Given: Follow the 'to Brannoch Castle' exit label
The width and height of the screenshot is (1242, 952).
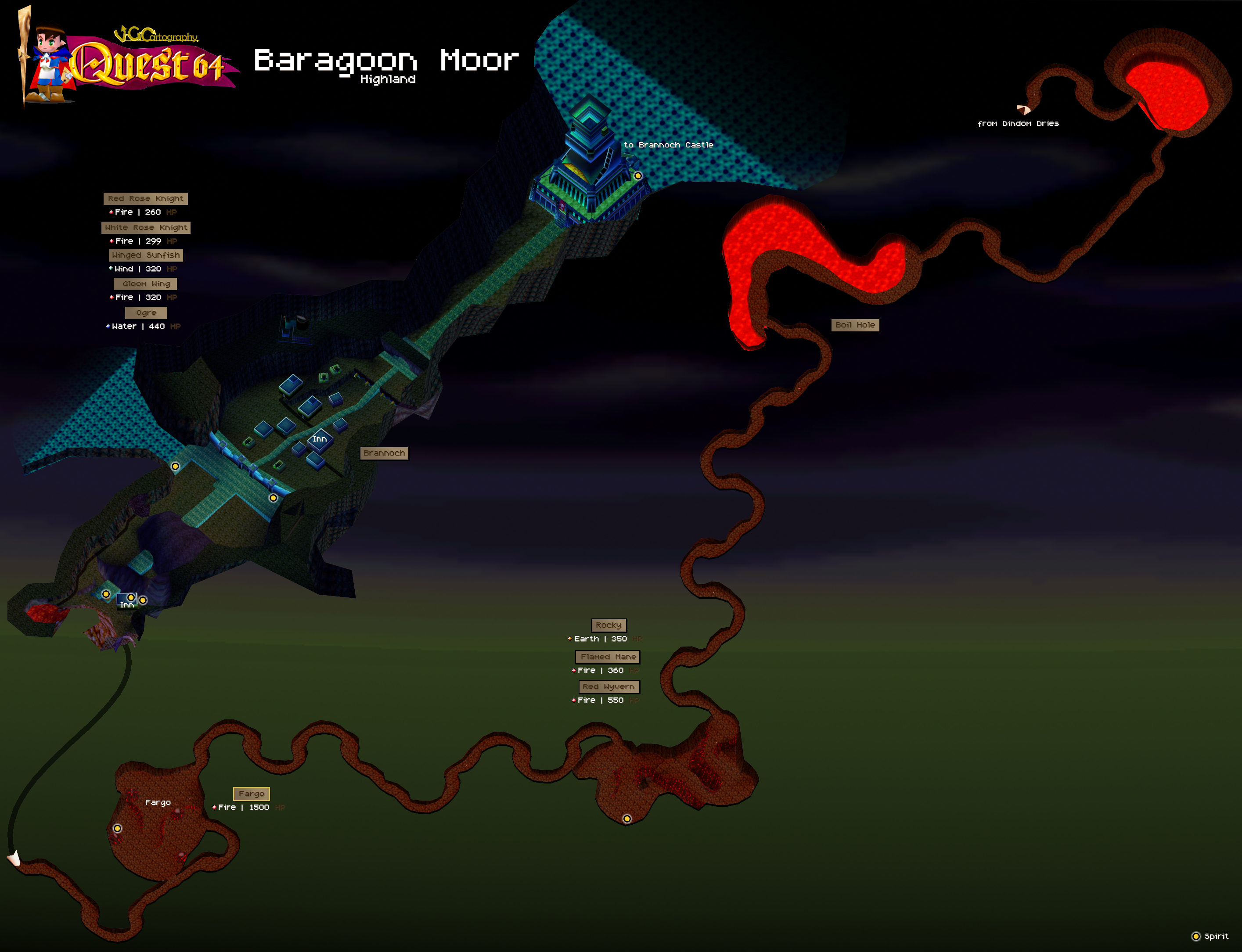Looking at the screenshot, I should coord(668,145).
